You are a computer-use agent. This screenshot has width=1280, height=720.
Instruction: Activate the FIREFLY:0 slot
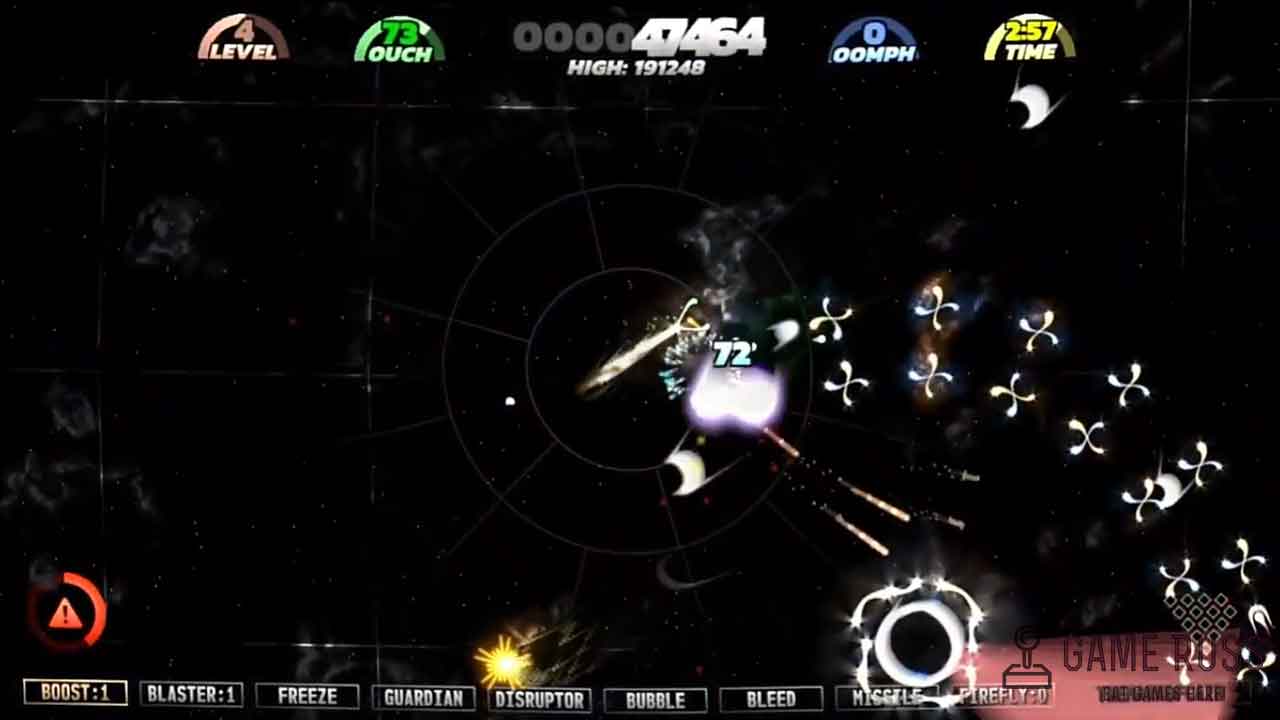pos(1003,695)
